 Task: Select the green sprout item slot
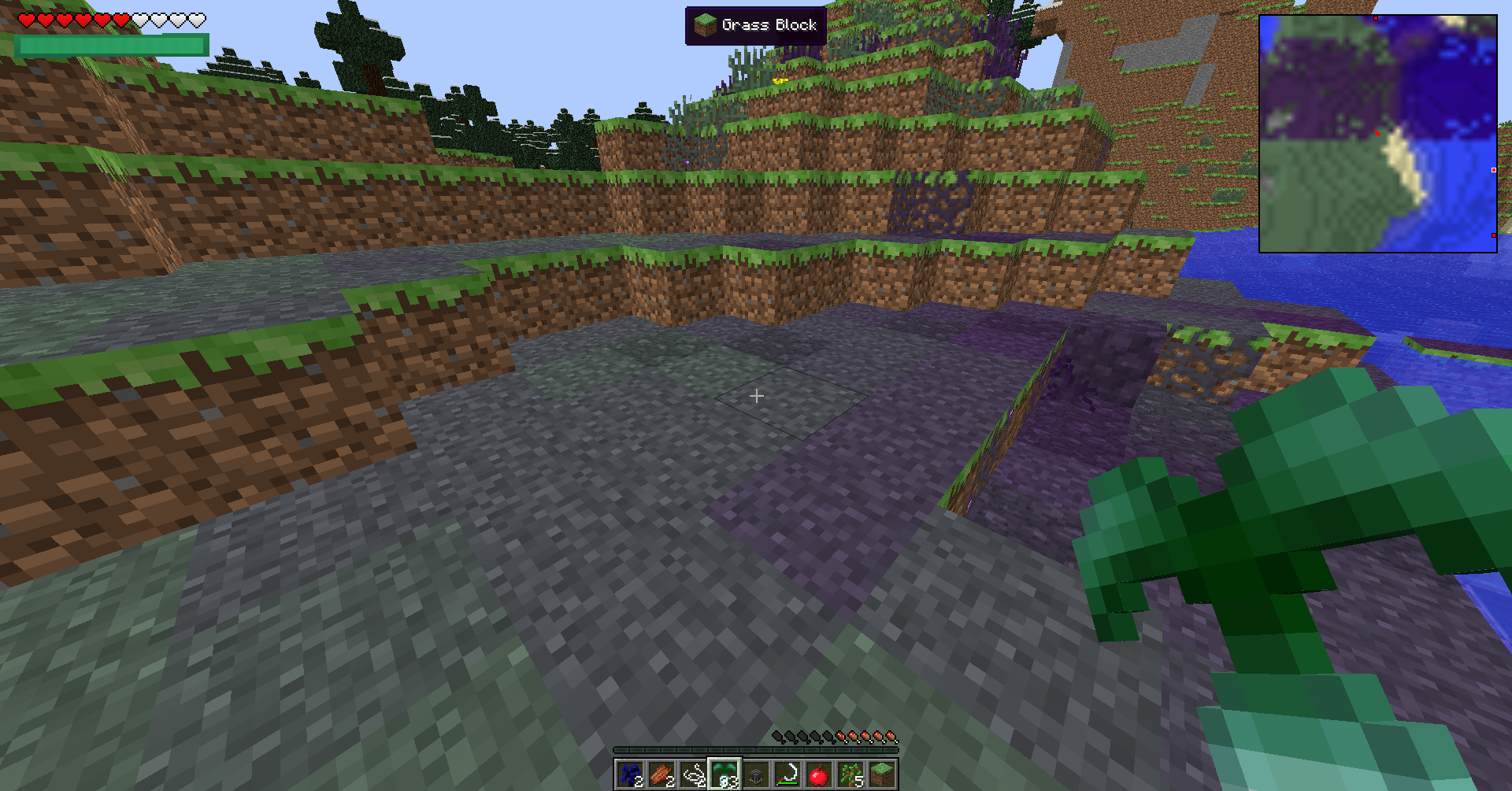click(x=724, y=775)
